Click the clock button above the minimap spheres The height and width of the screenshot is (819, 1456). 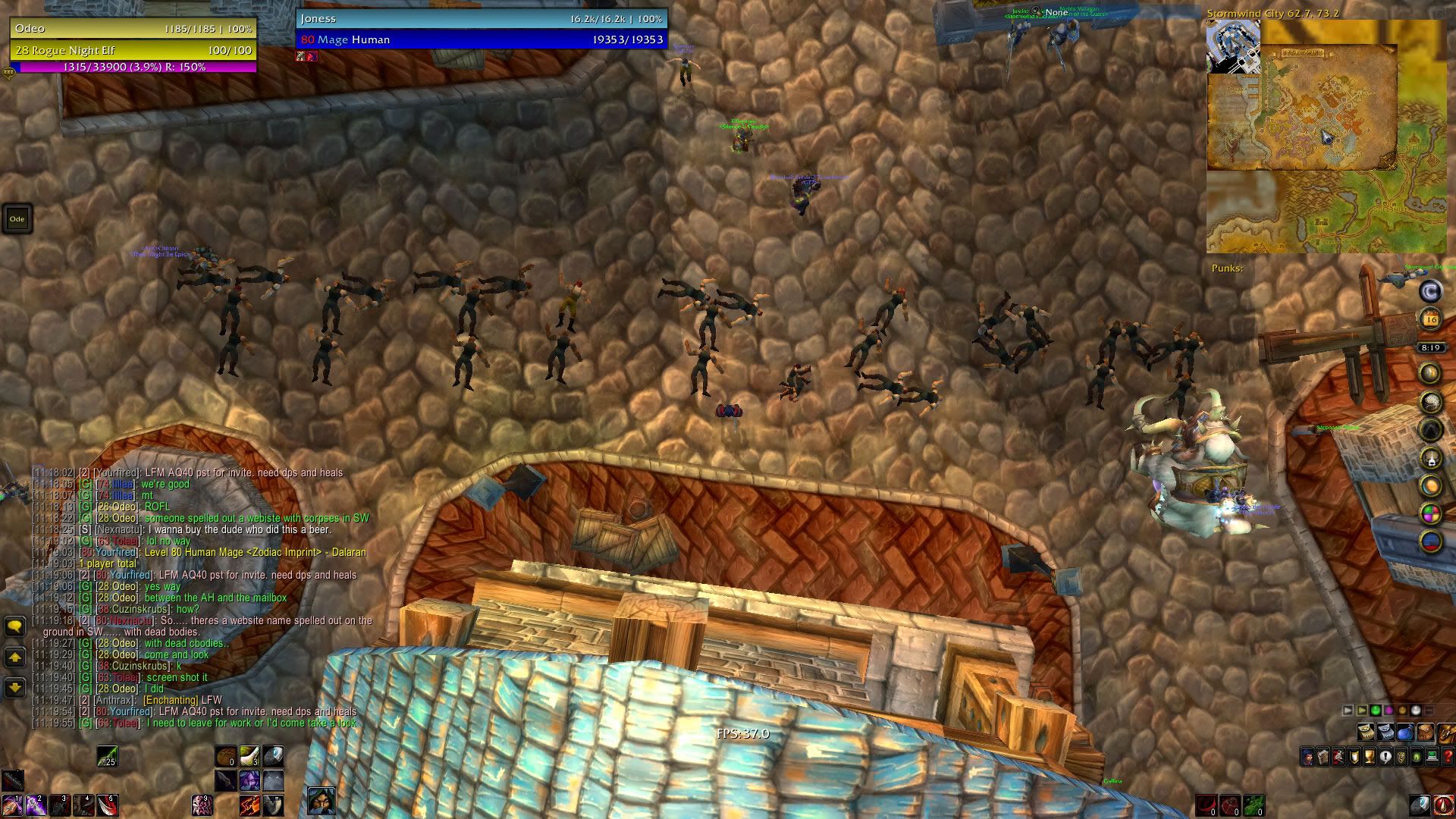tap(1431, 347)
